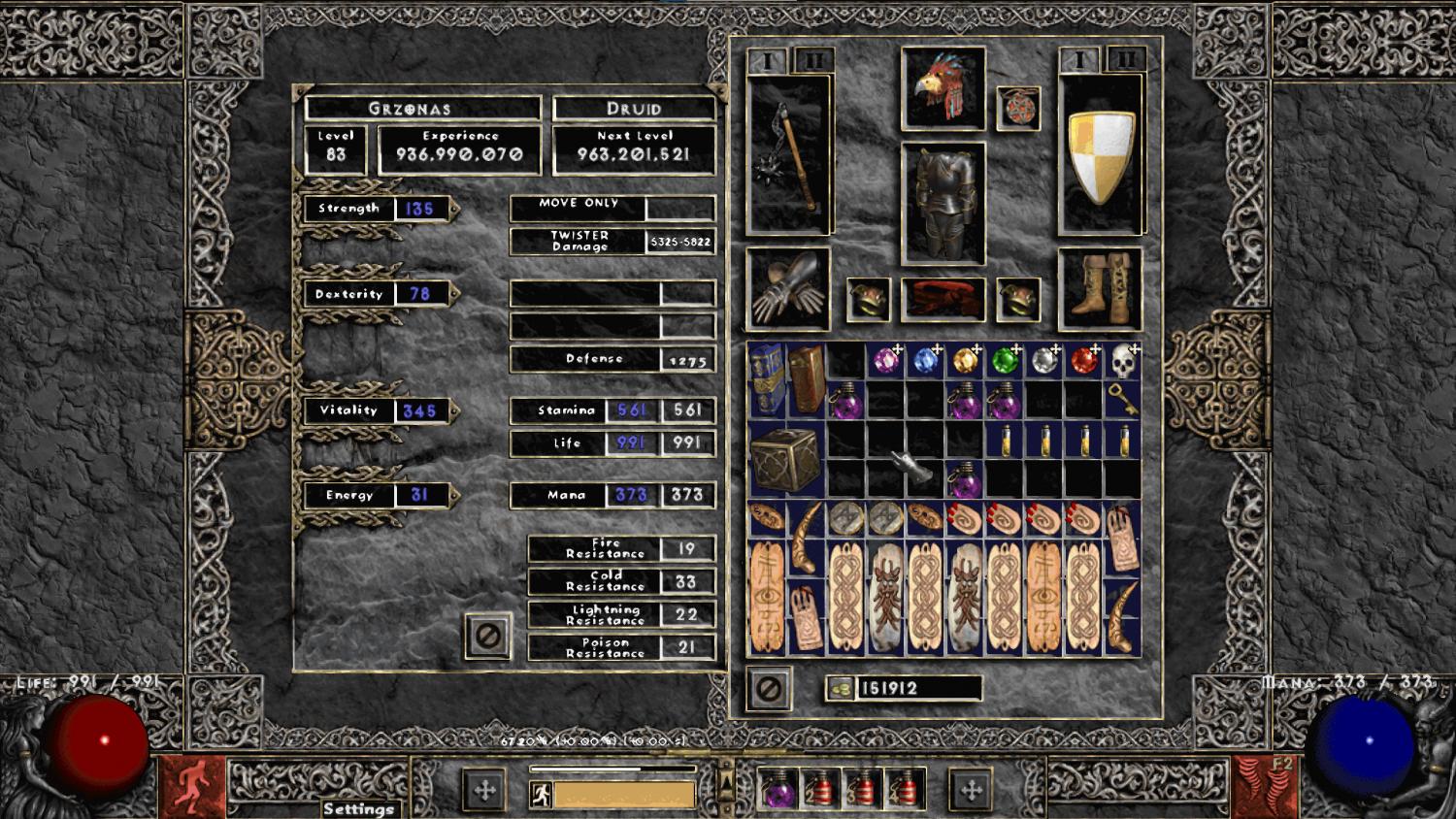Click the gold coin button
1456x819 pixels.
tap(841, 689)
